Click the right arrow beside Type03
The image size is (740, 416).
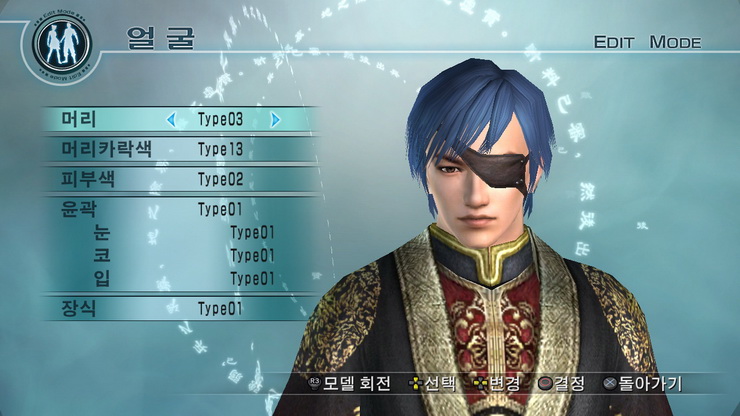275,120
